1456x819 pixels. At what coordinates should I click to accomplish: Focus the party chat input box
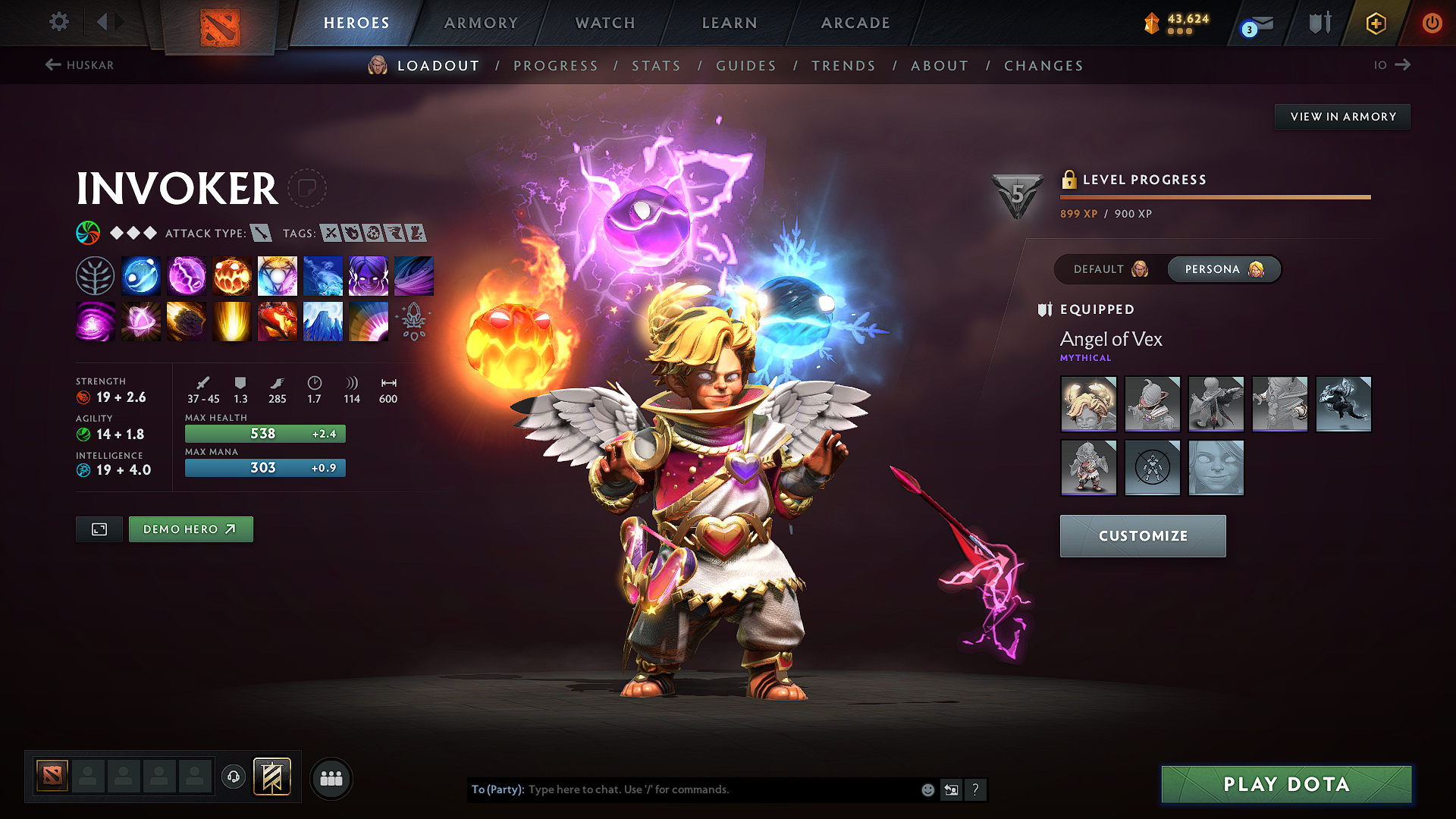pyautogui.click(x=720, y=789)
